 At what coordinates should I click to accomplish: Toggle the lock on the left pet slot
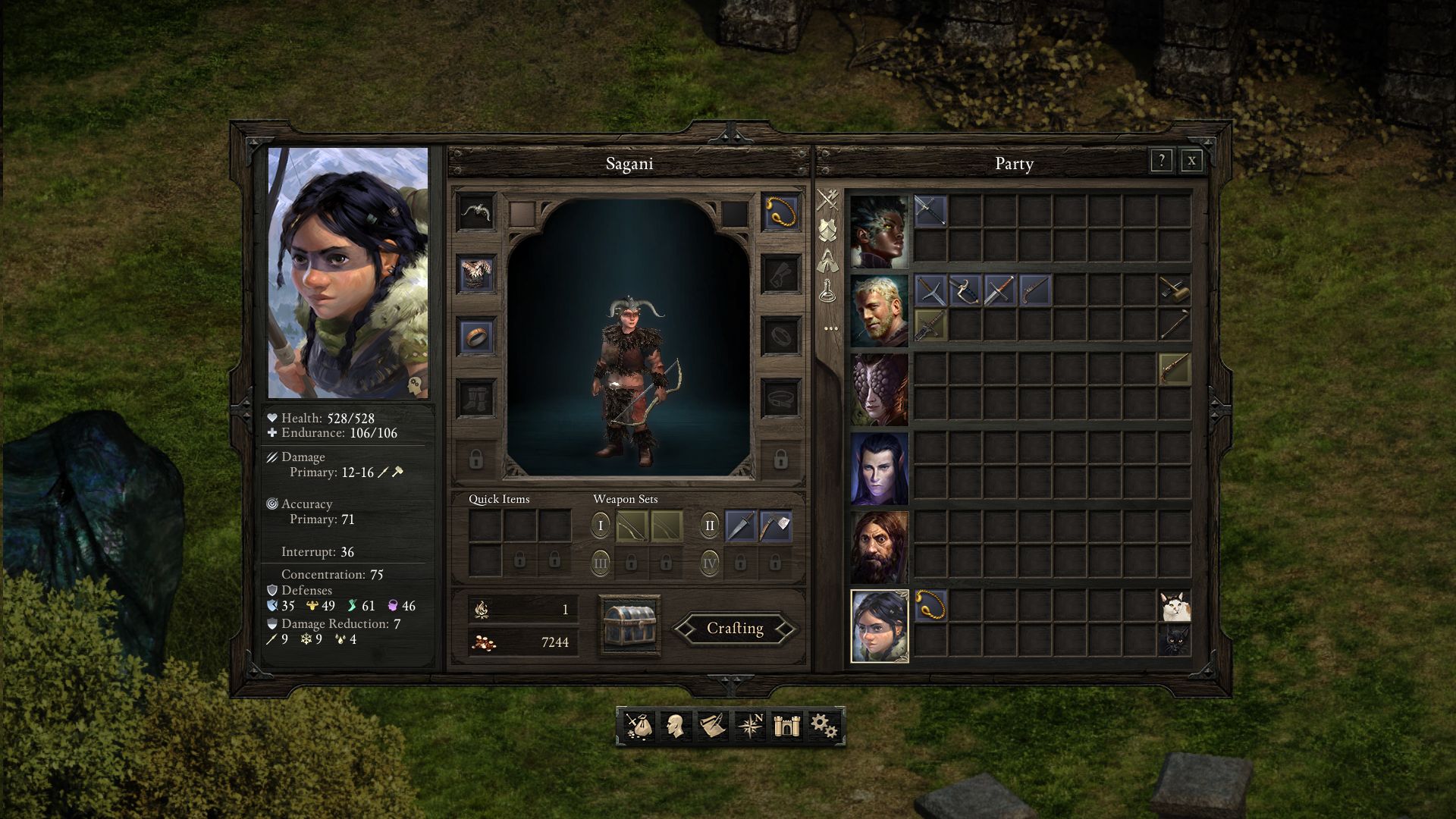click(476, 461)
